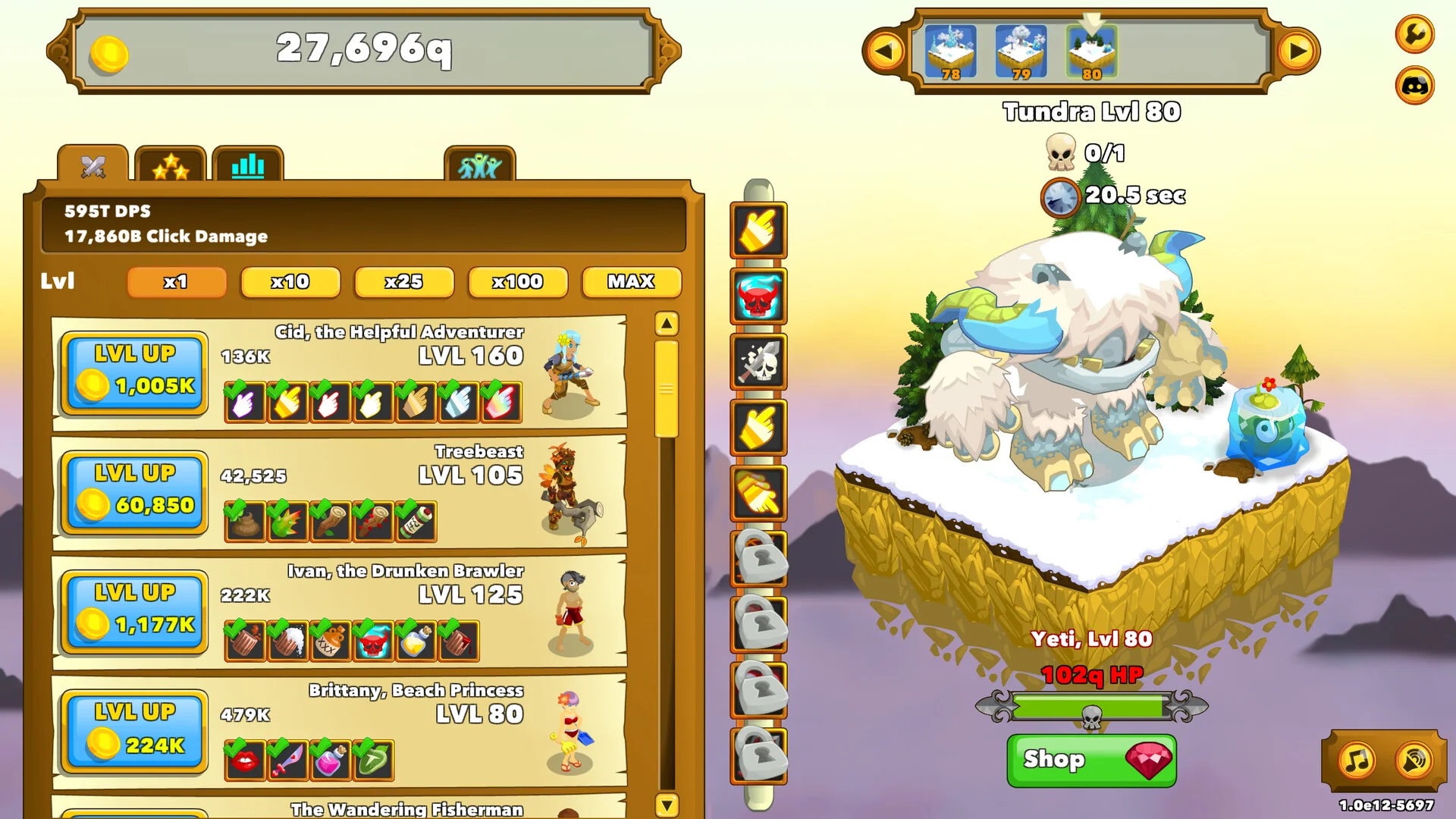Level up Ivan, the Drunken Brawler

(x=134, y=612)
